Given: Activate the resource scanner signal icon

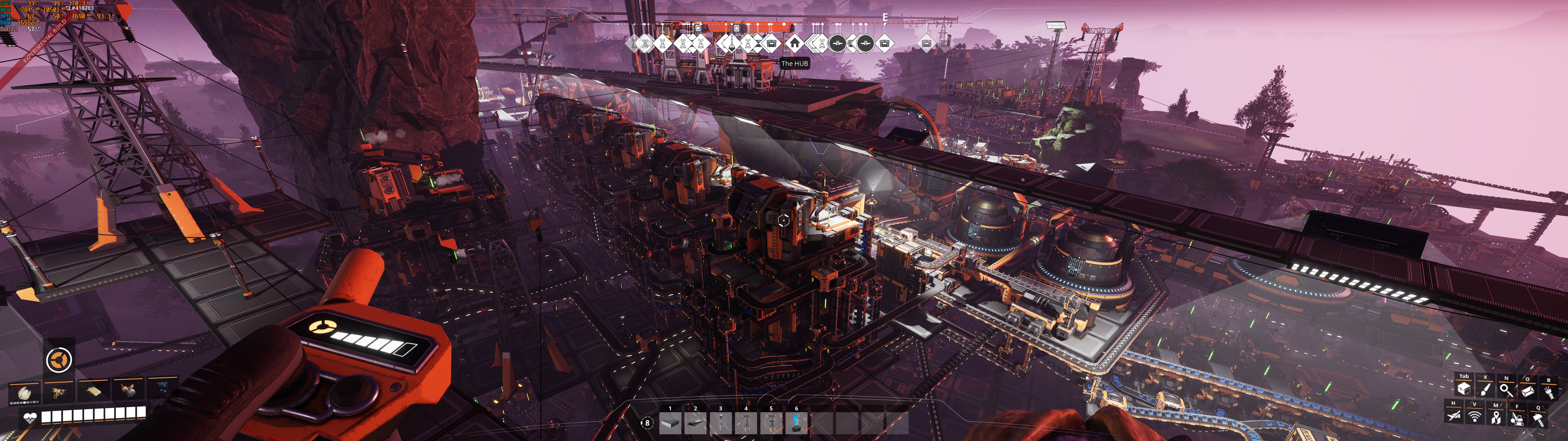Looking at the screenshot, I should (x=1474, y=417).
